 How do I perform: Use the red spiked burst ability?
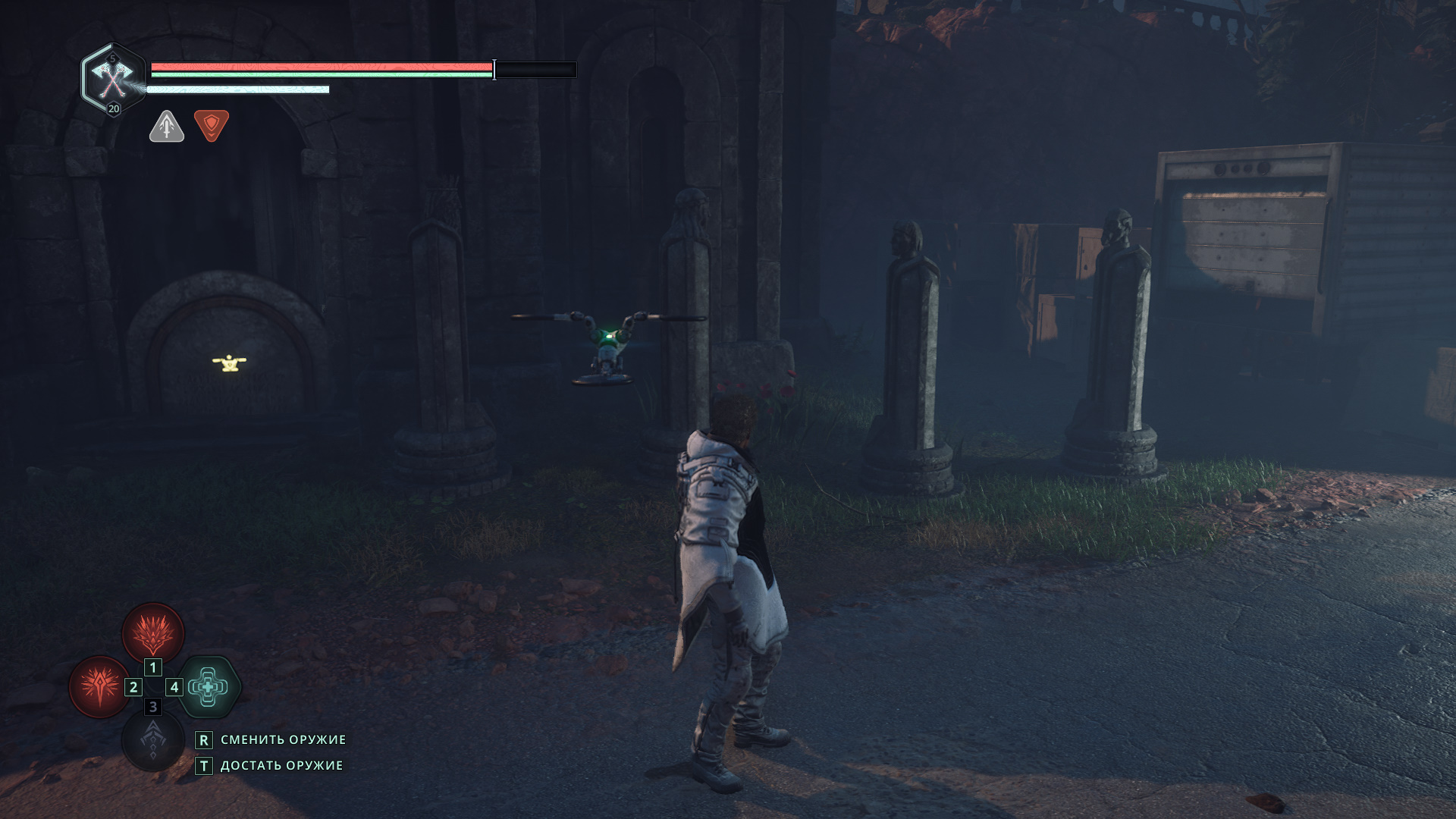[x=99, y=687]
